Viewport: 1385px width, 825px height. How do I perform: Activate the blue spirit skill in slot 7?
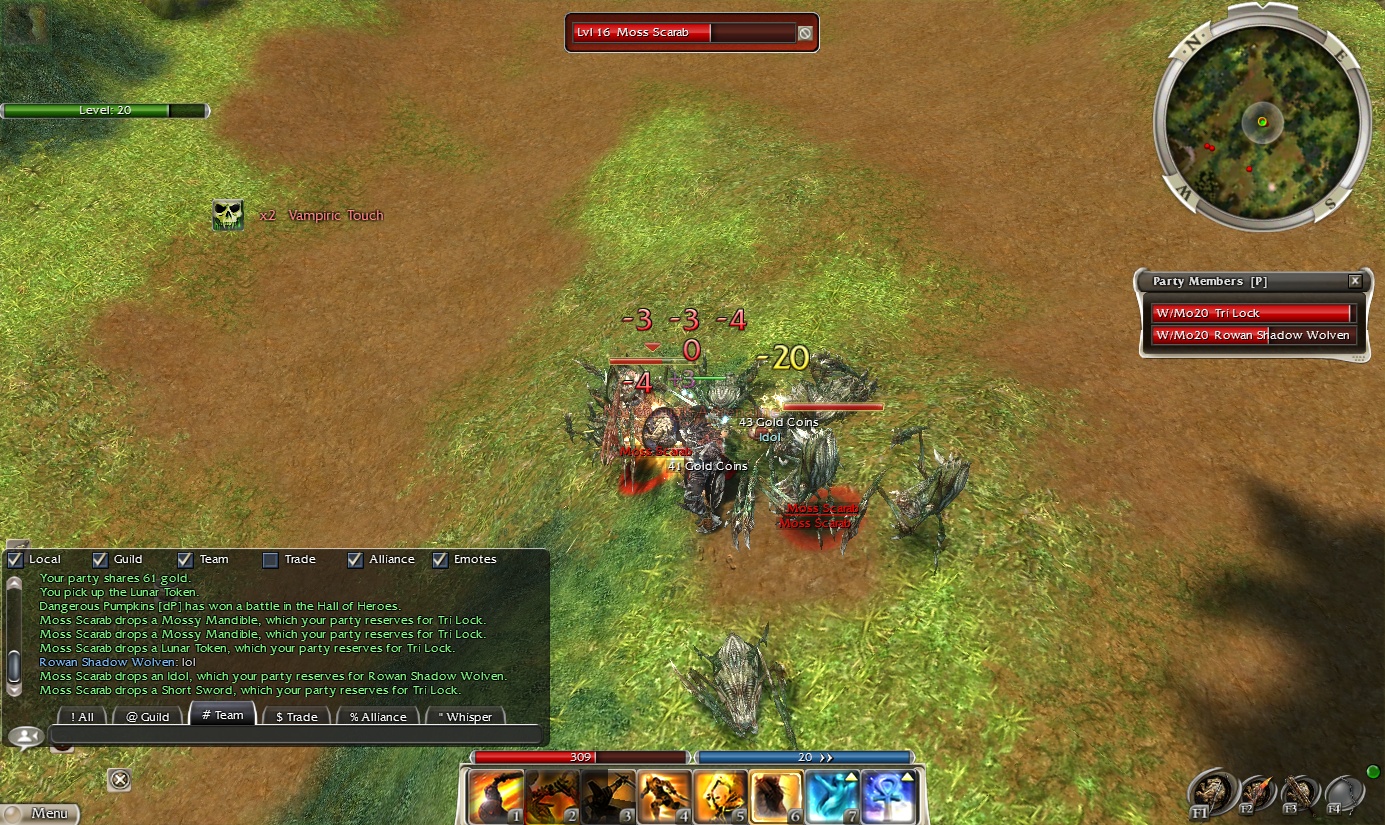coord(832,797)
